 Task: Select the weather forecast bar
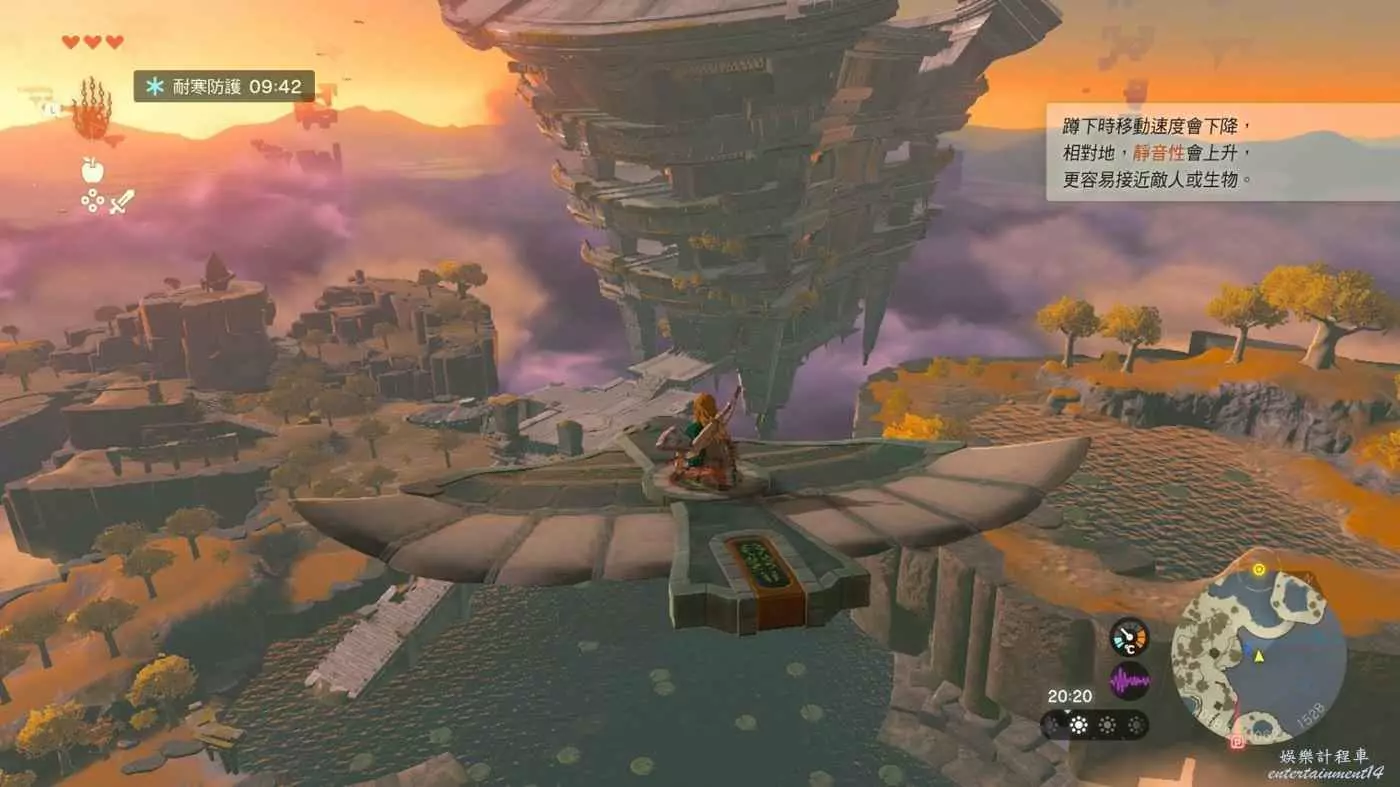coord(1094,725)
